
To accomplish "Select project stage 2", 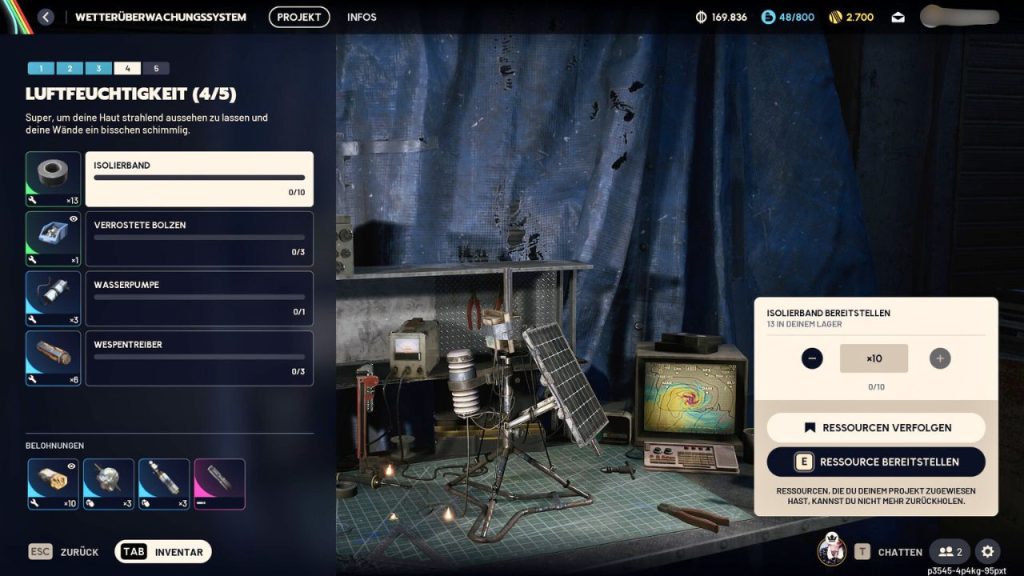I will tap(69, 68).
